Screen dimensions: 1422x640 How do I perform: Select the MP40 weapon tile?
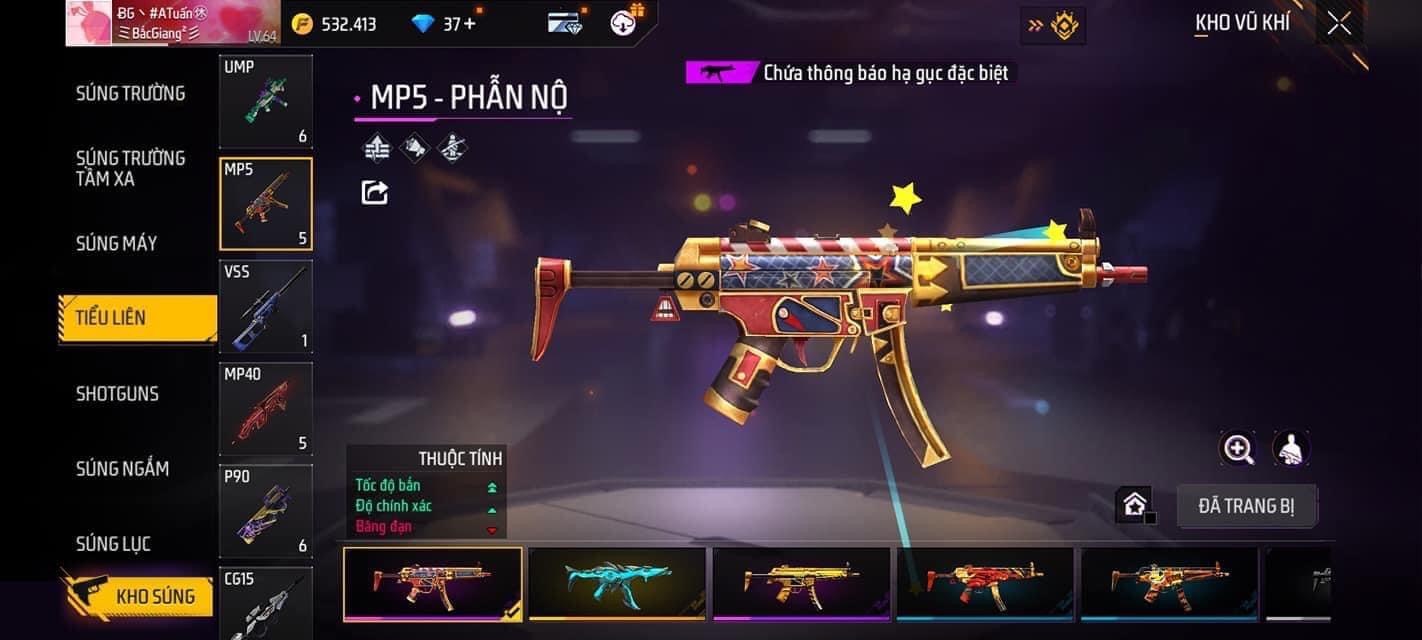click(x=265, y=408)
